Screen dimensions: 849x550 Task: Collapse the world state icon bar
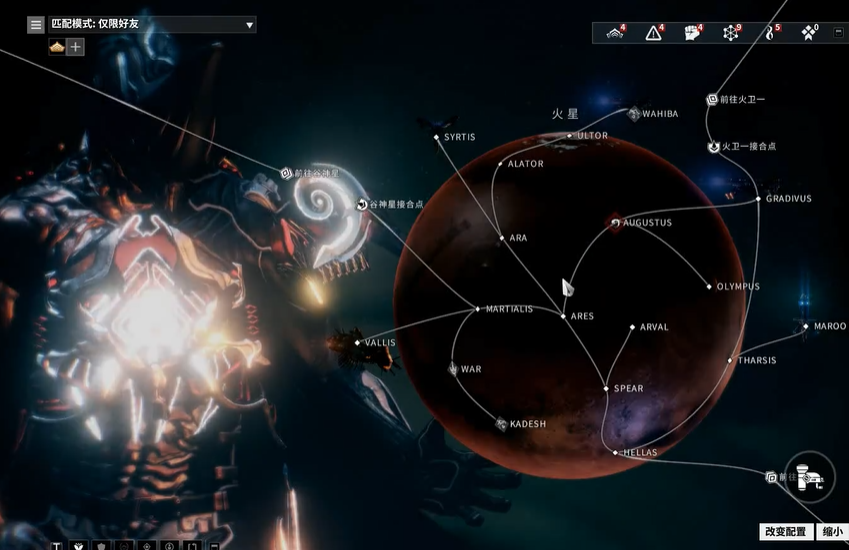point(838,33)
